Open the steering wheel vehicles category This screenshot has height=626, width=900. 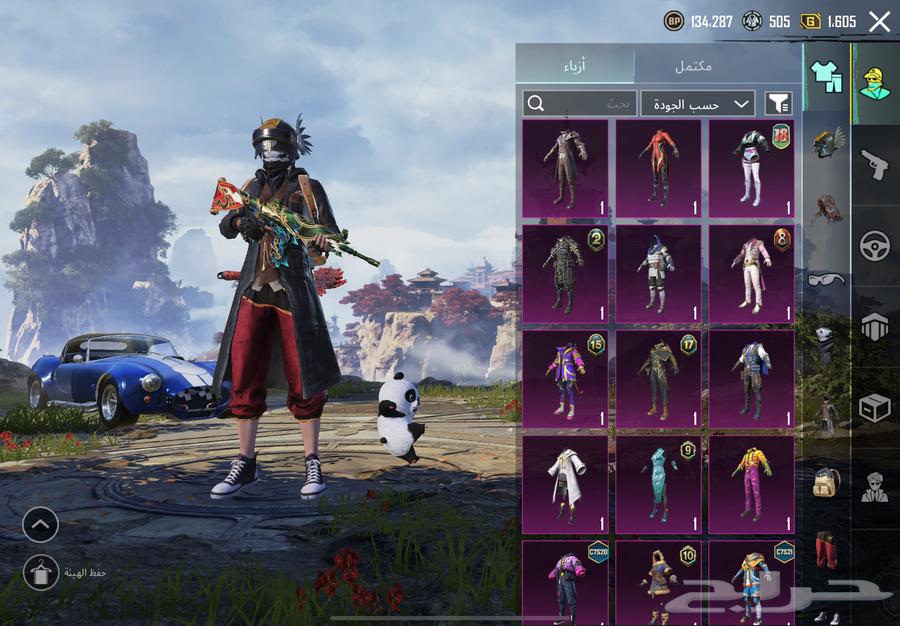tap(875, 246)
